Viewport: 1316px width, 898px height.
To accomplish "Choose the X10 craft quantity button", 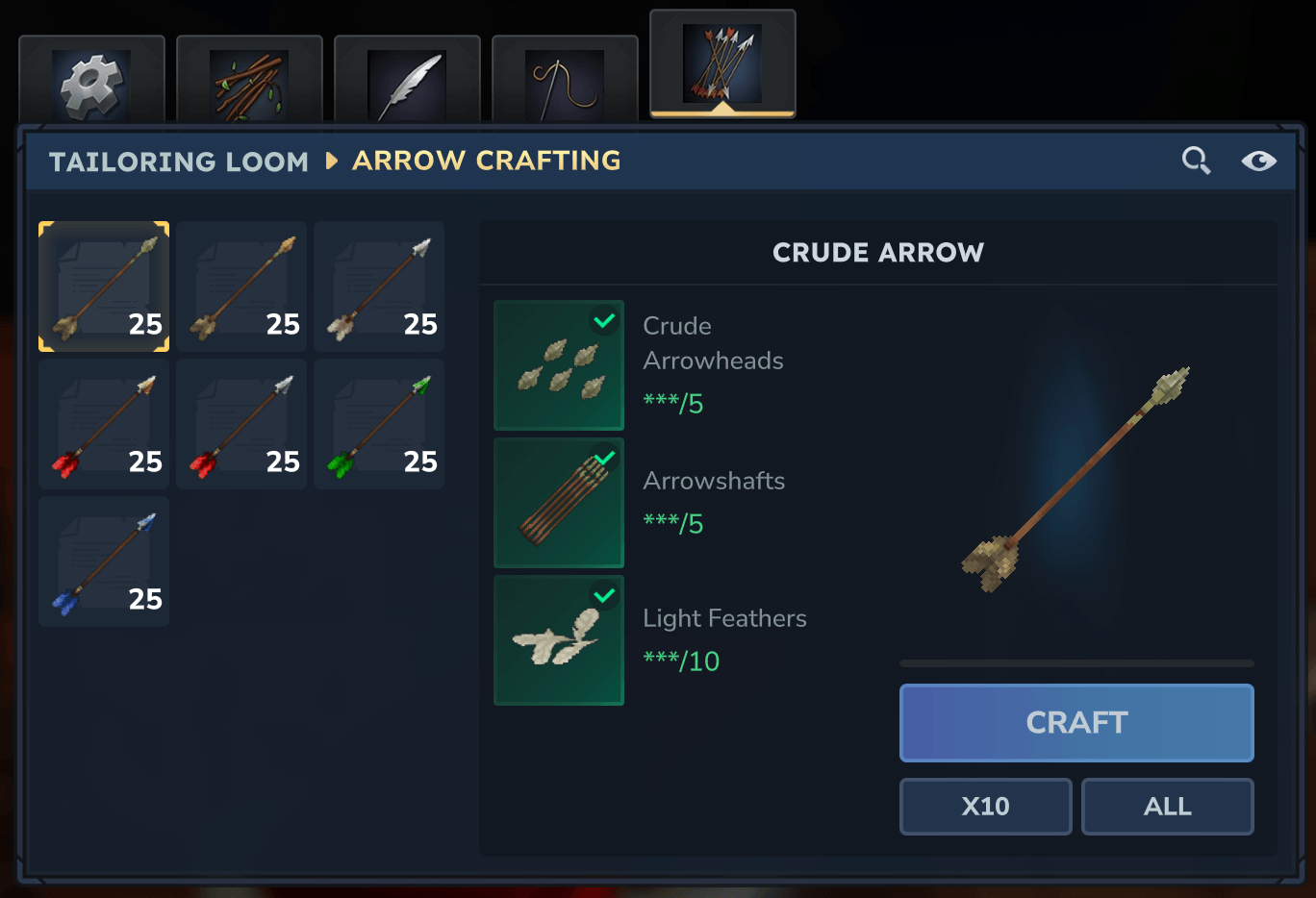I will 985,806.
